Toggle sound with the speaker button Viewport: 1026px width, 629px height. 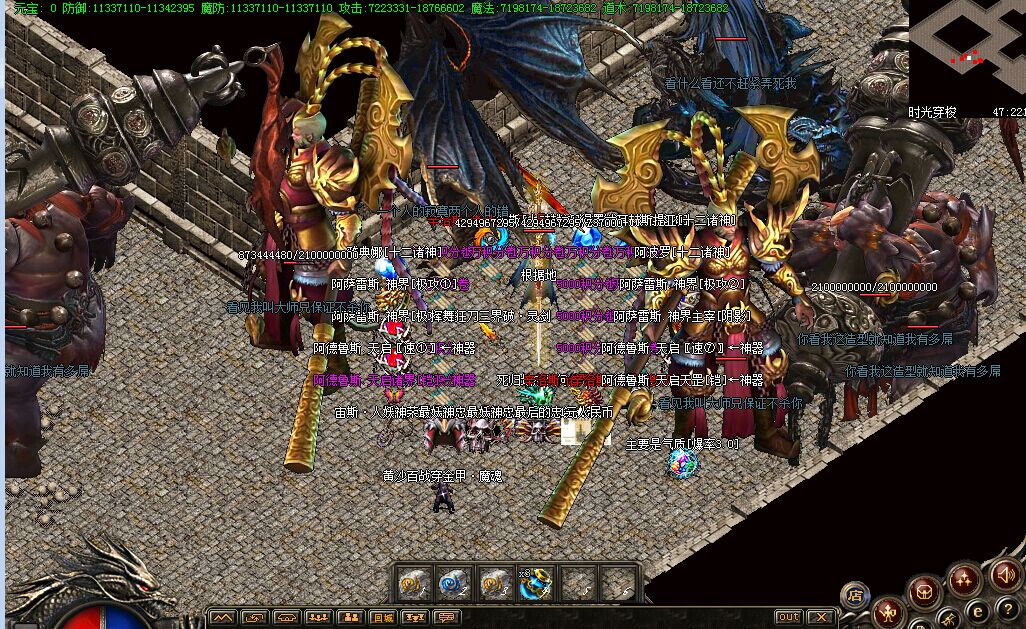(x=1006, y=575)
